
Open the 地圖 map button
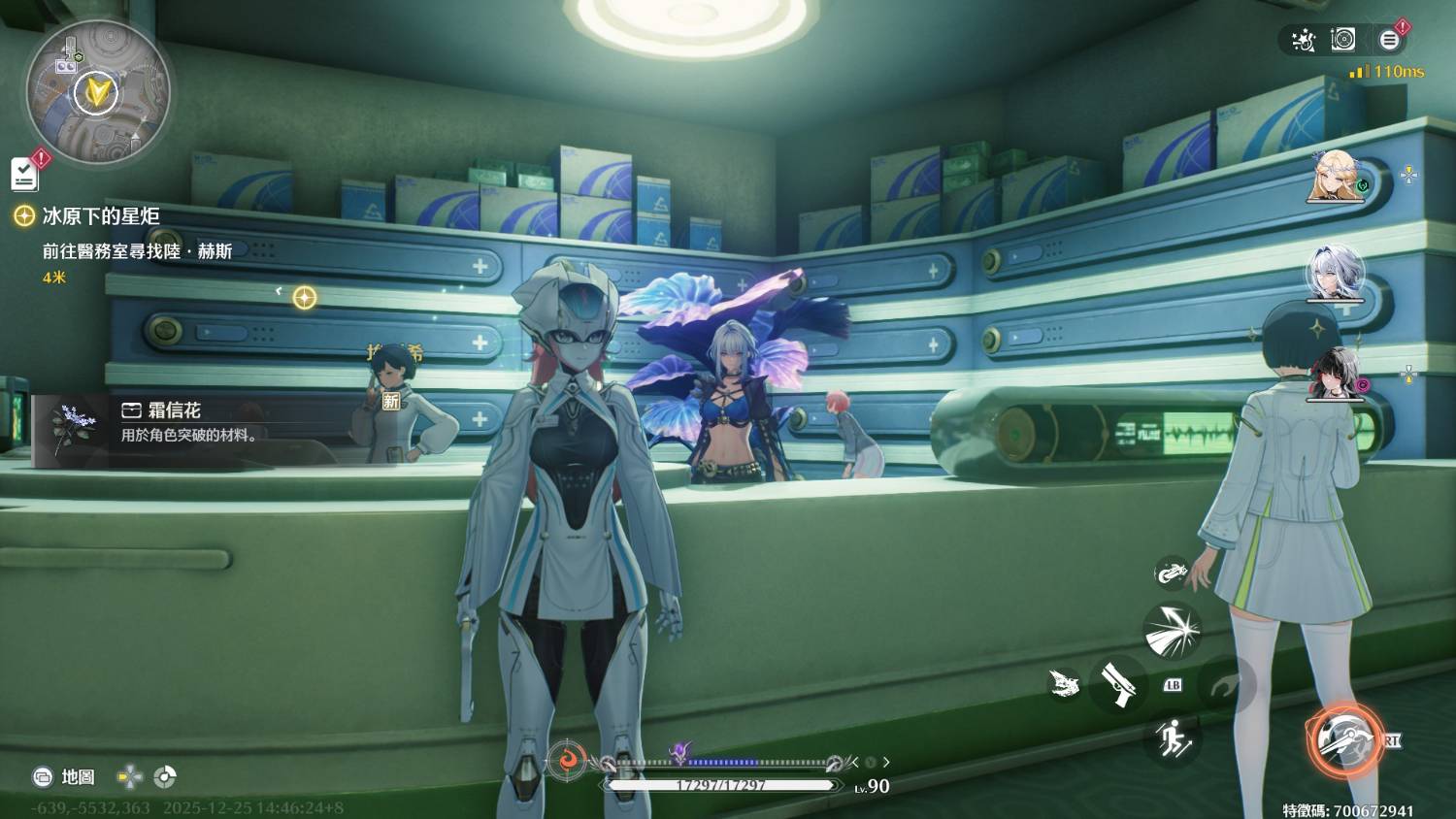click(x=66, y=776)
